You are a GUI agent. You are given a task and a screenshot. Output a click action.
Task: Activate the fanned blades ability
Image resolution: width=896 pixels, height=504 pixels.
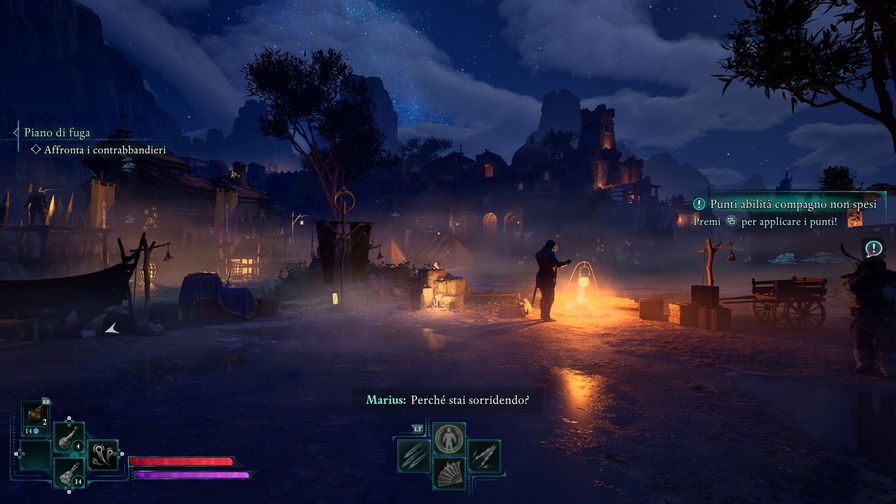click(449, 473)
